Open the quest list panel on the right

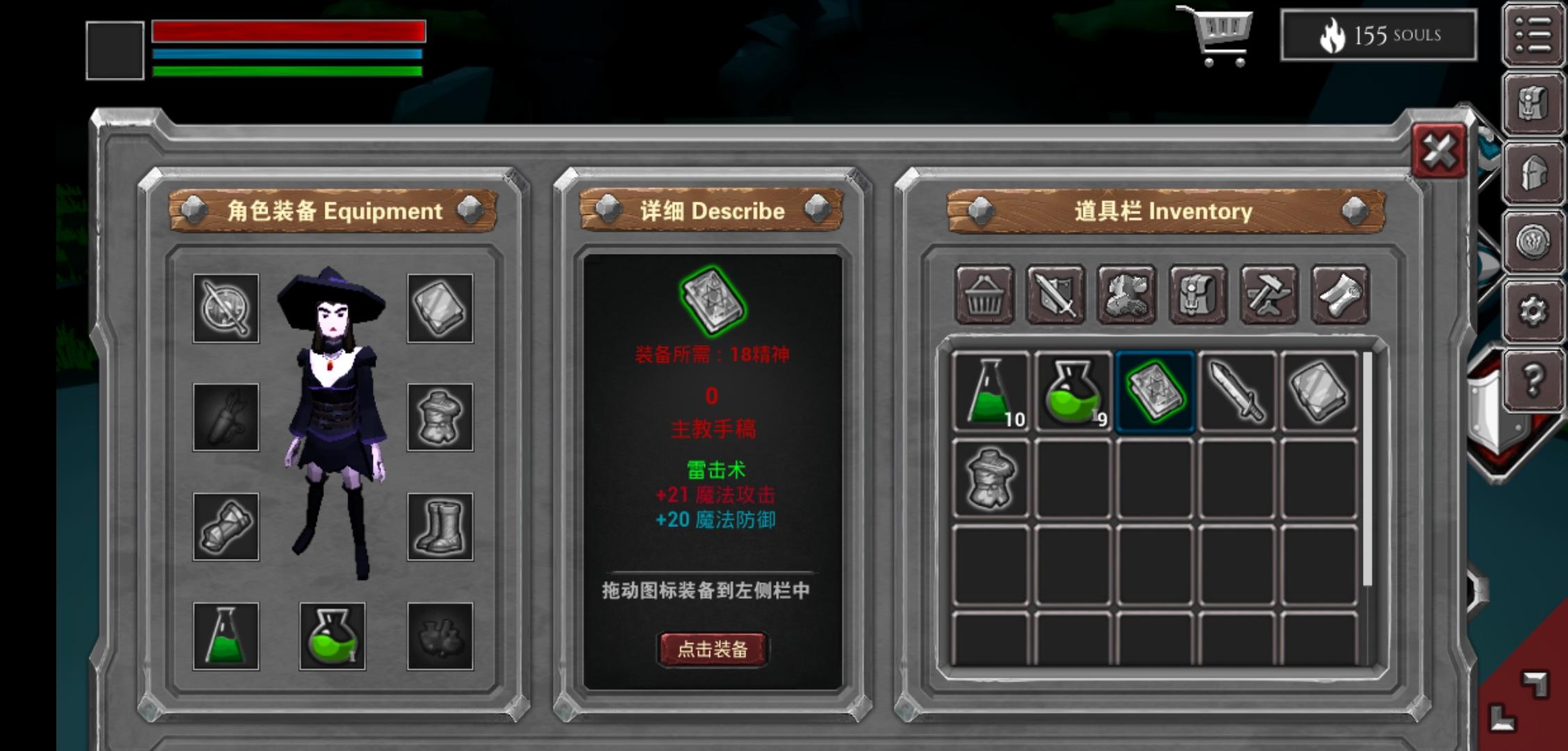[1533, 33]
